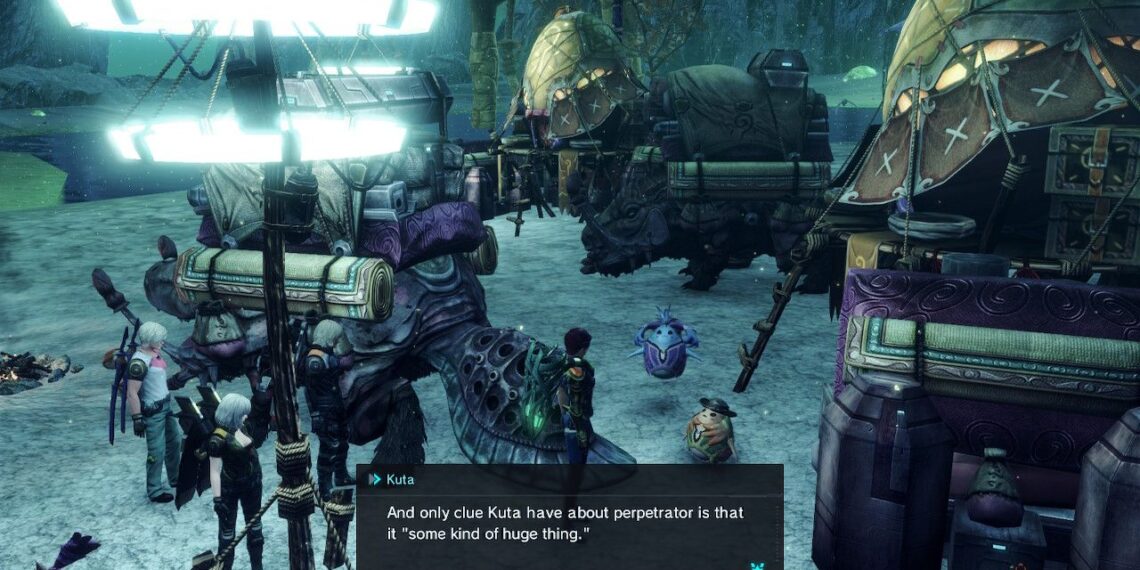Click the cyan continue arrow in dialogue
The width and height of the screenshot is (1140, 570).
[757, 565]
